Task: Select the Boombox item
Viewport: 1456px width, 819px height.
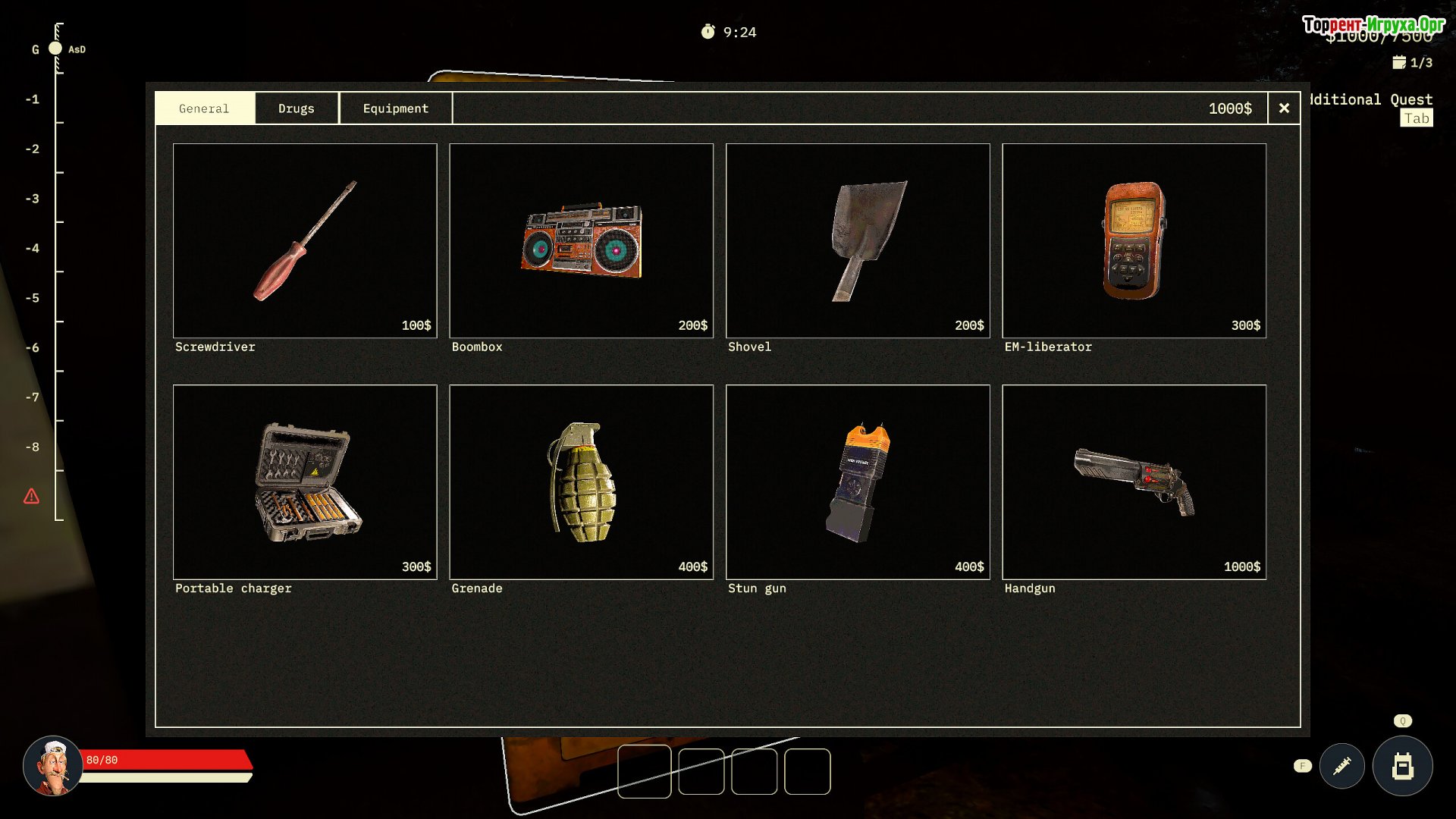Action: tap(581, 240)
